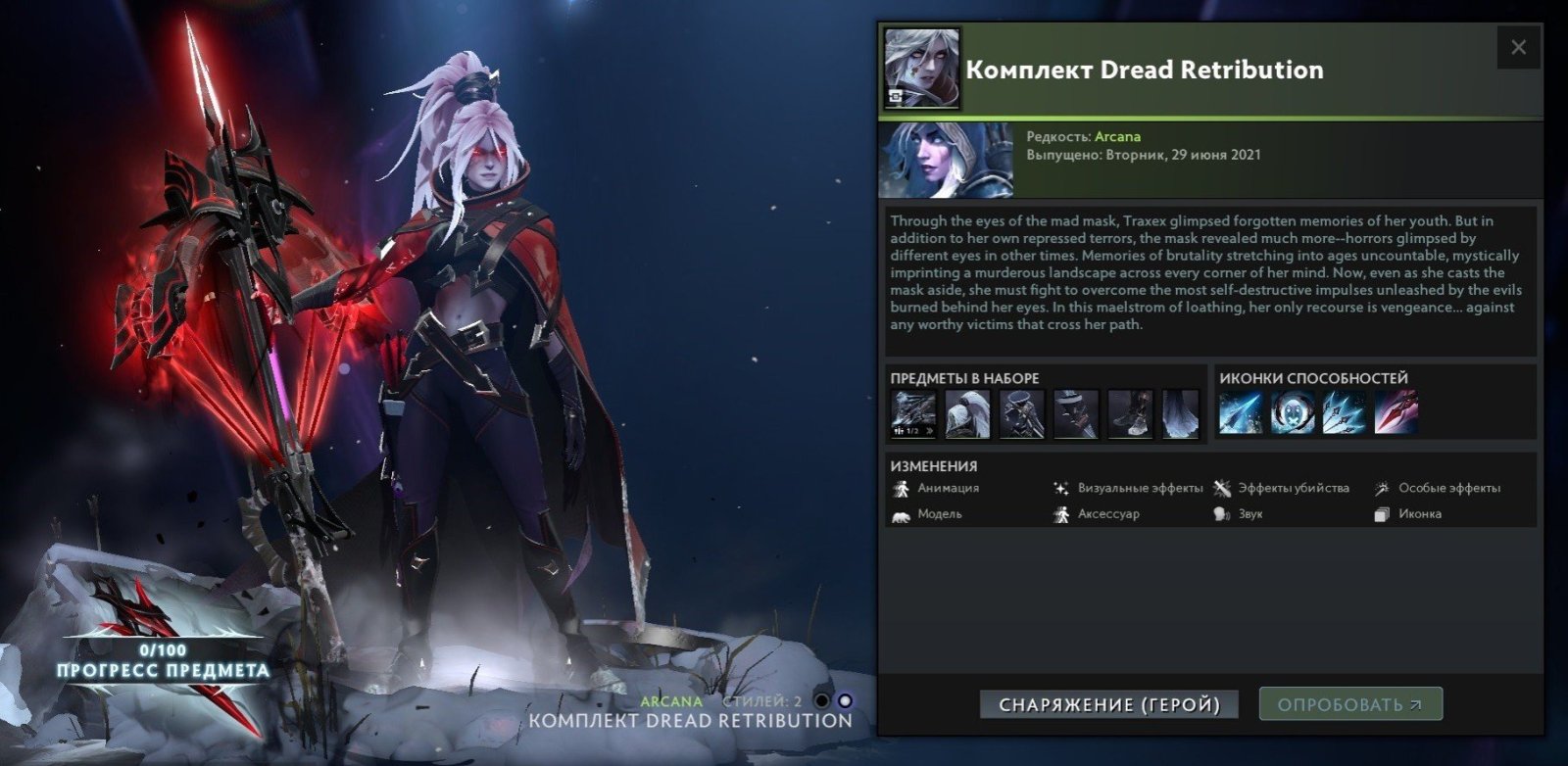Close the Dread Retribution item panel
The height and width of the screenshot is (766, 1568).
[x=1518, y=47]
